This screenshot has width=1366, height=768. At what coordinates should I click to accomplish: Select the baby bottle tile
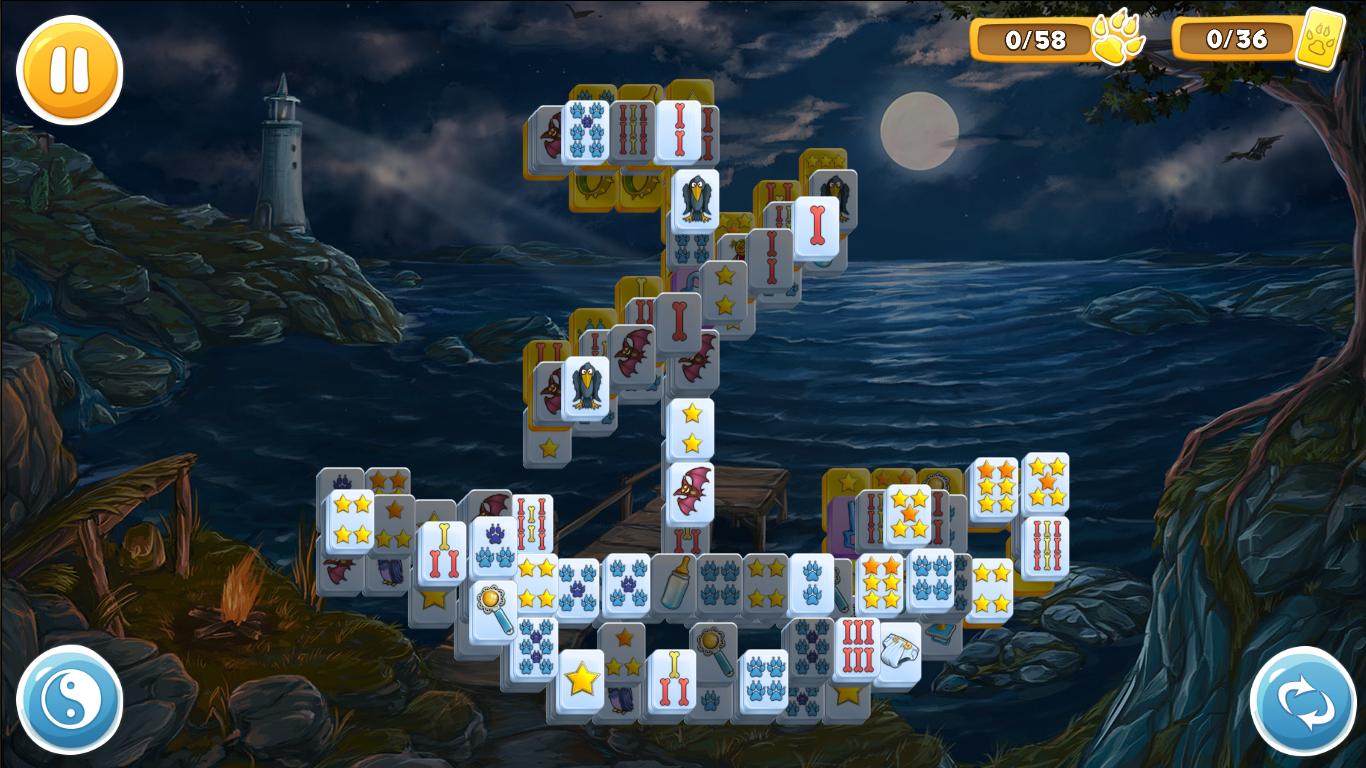click(675, 584)
